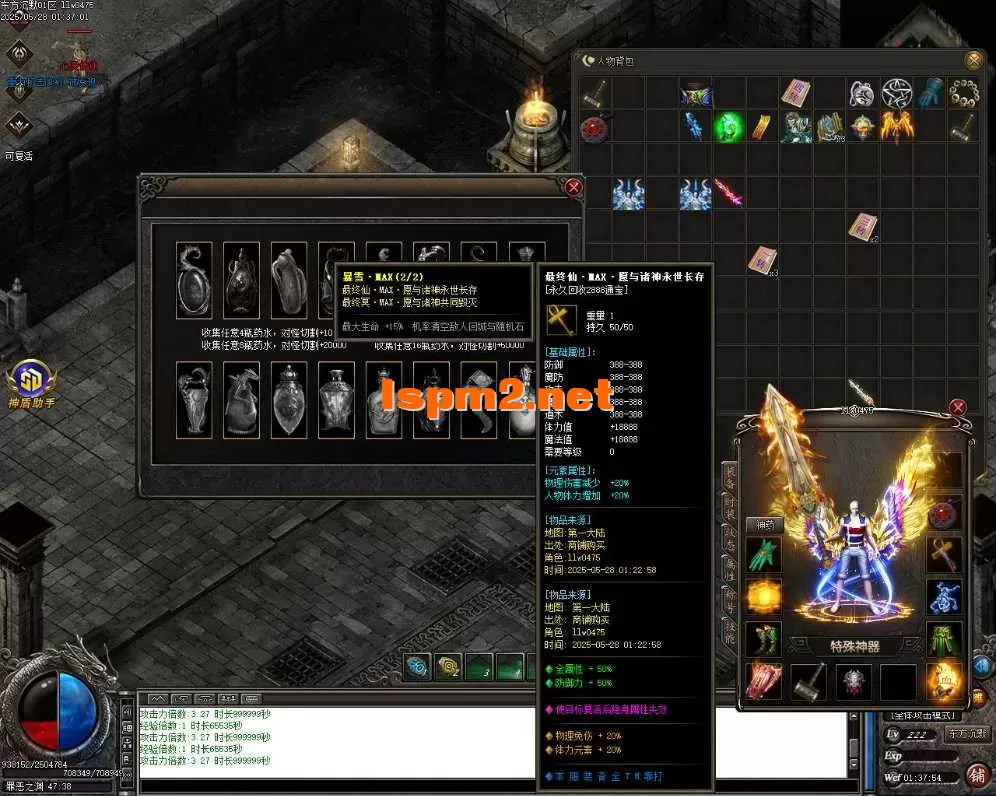Pick the green glowing orb item

coord(729,127)
